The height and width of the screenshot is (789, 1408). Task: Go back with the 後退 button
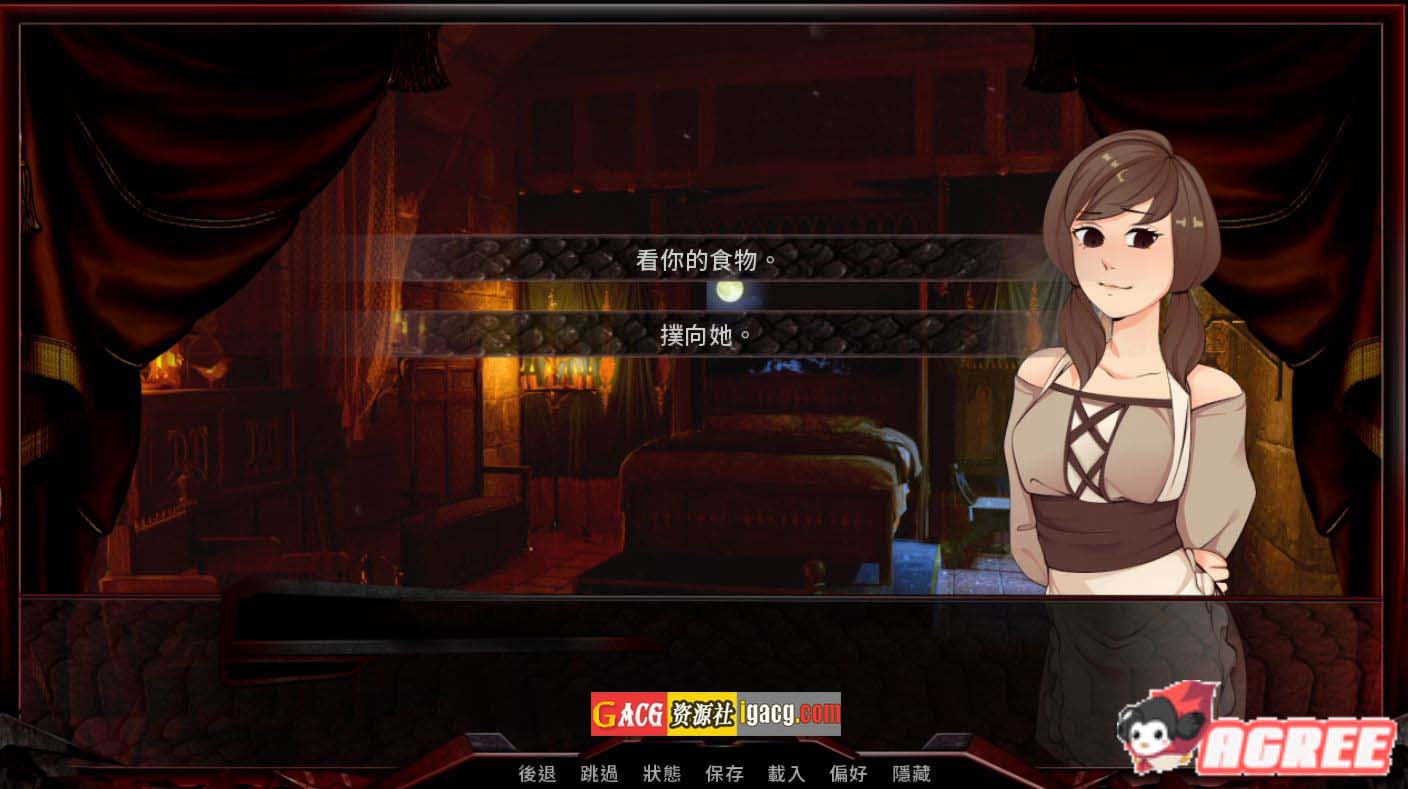point(537,773)
